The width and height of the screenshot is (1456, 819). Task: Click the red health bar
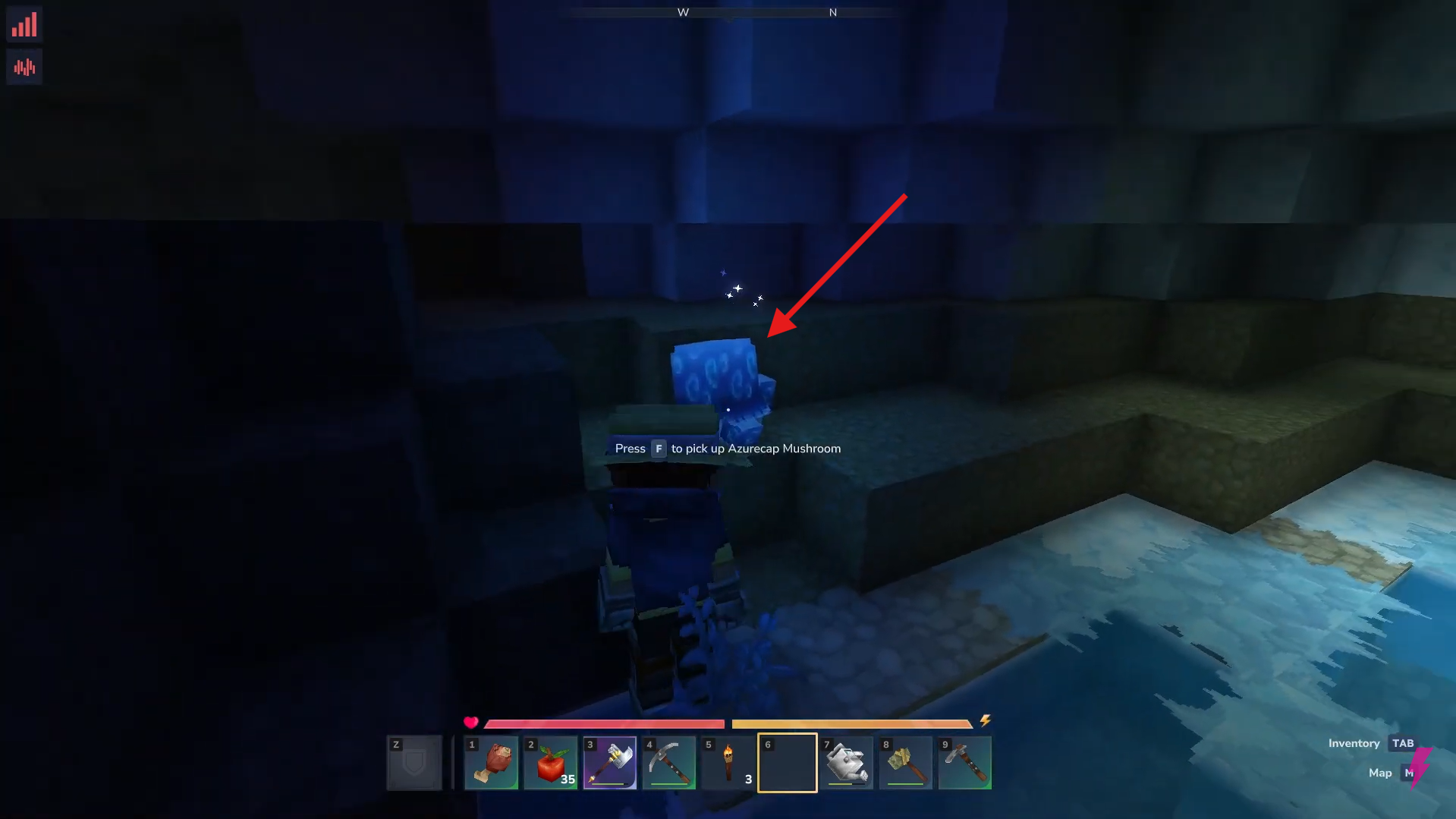click(x=603, y=723)
